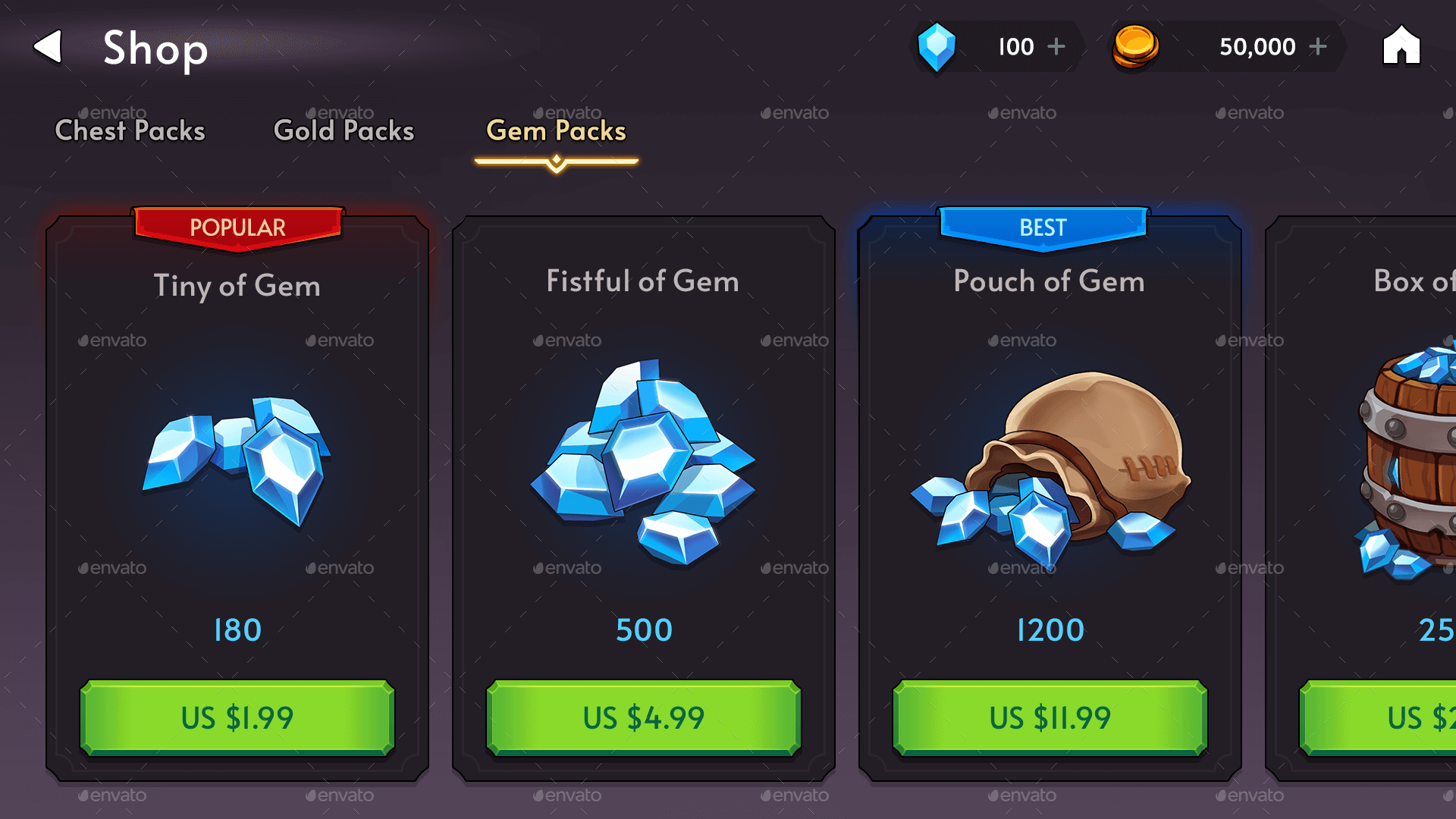Image resolution: width=1456 pixels, height=819 pixels.
Task: Open the Home screen via house icon
Action: click(1401, 47)
